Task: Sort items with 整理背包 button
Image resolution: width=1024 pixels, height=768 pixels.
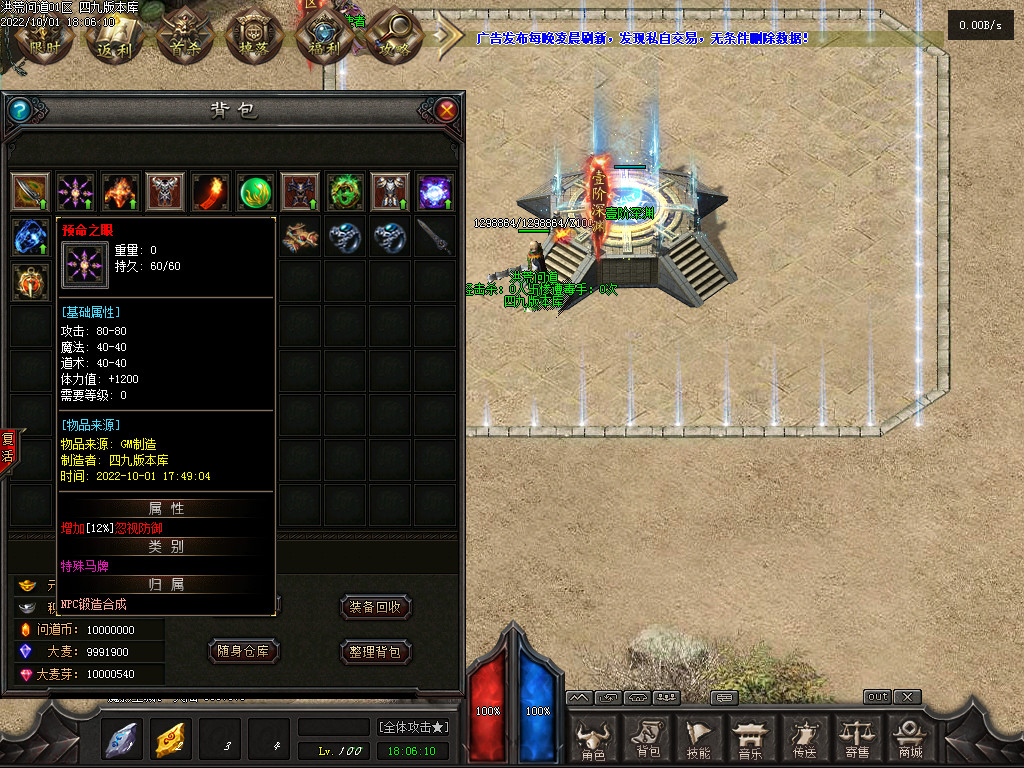Action: tap(375, 651)
